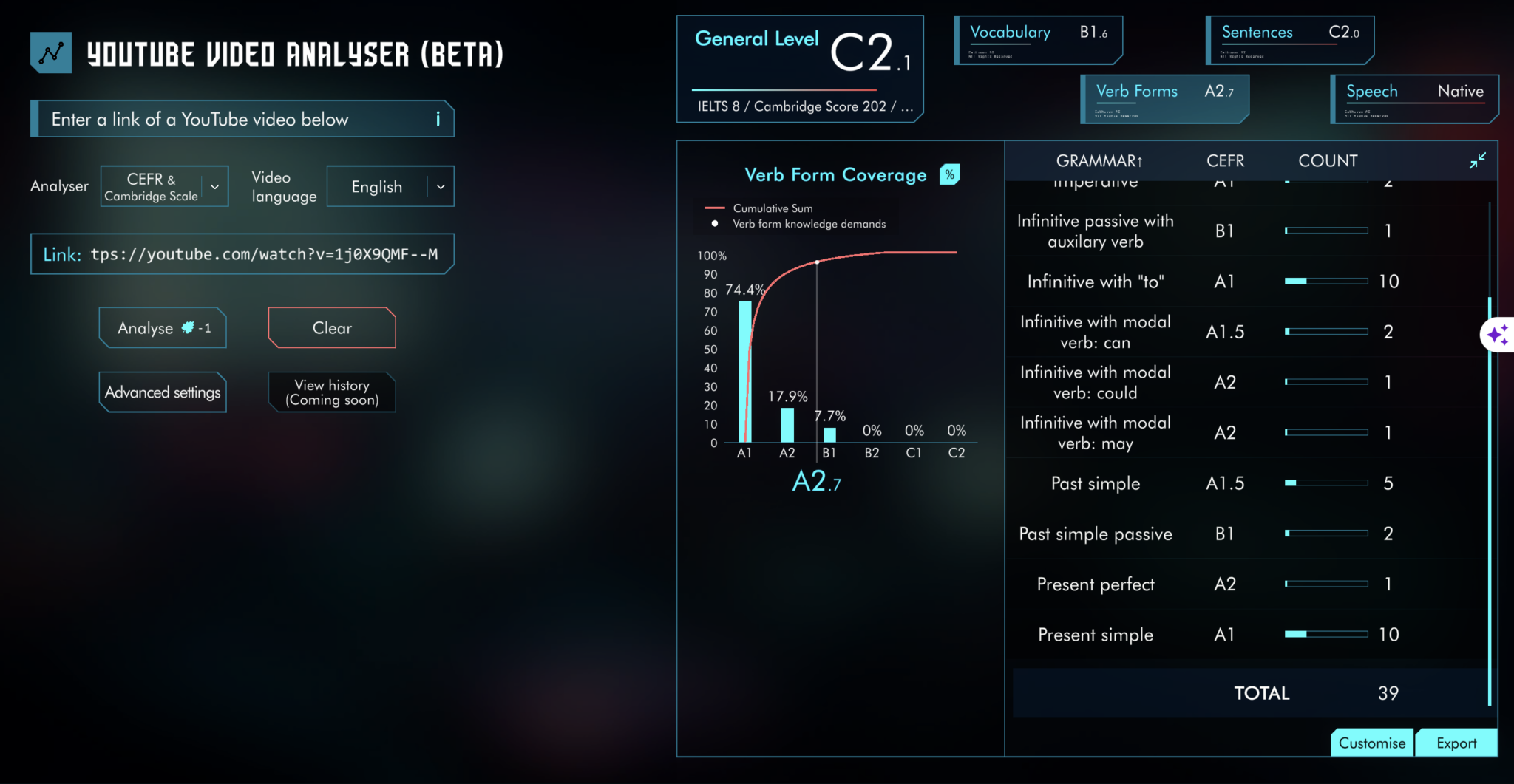Customise the grammar table
This screenshot has height=784, width=1514.
[1371, 743]
